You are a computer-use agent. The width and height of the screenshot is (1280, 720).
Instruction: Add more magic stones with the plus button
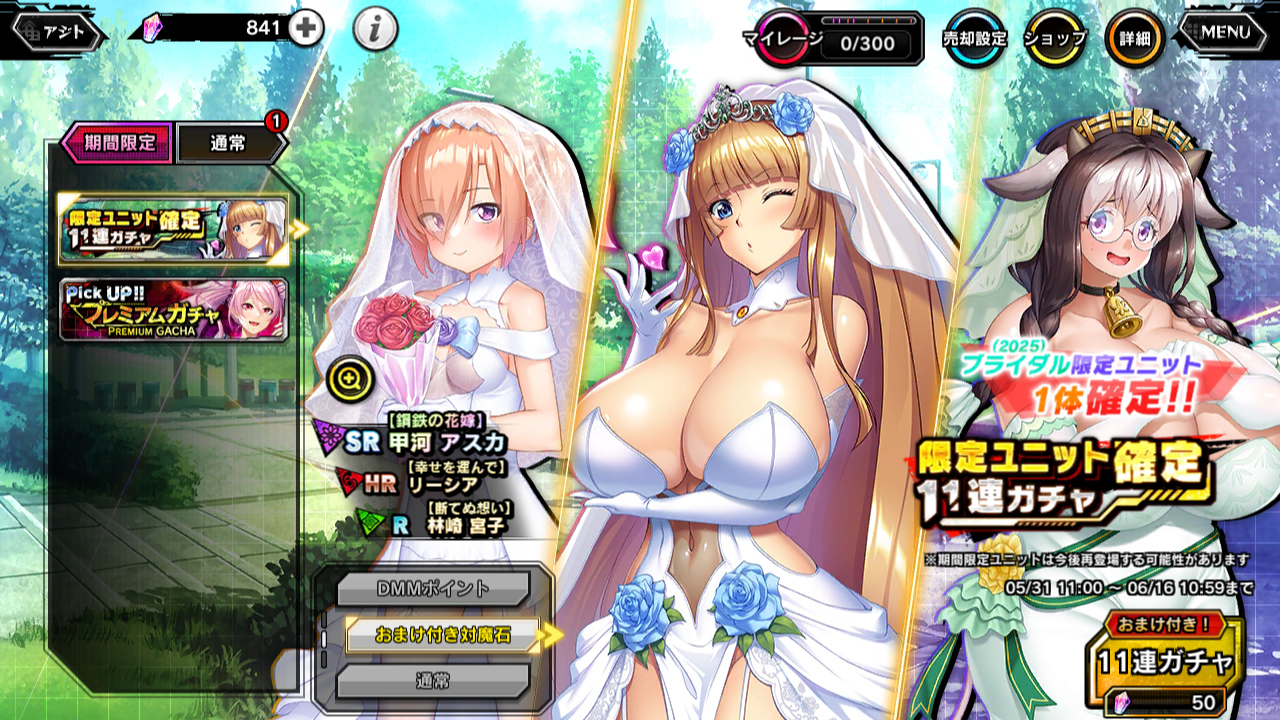coord(306,29)
